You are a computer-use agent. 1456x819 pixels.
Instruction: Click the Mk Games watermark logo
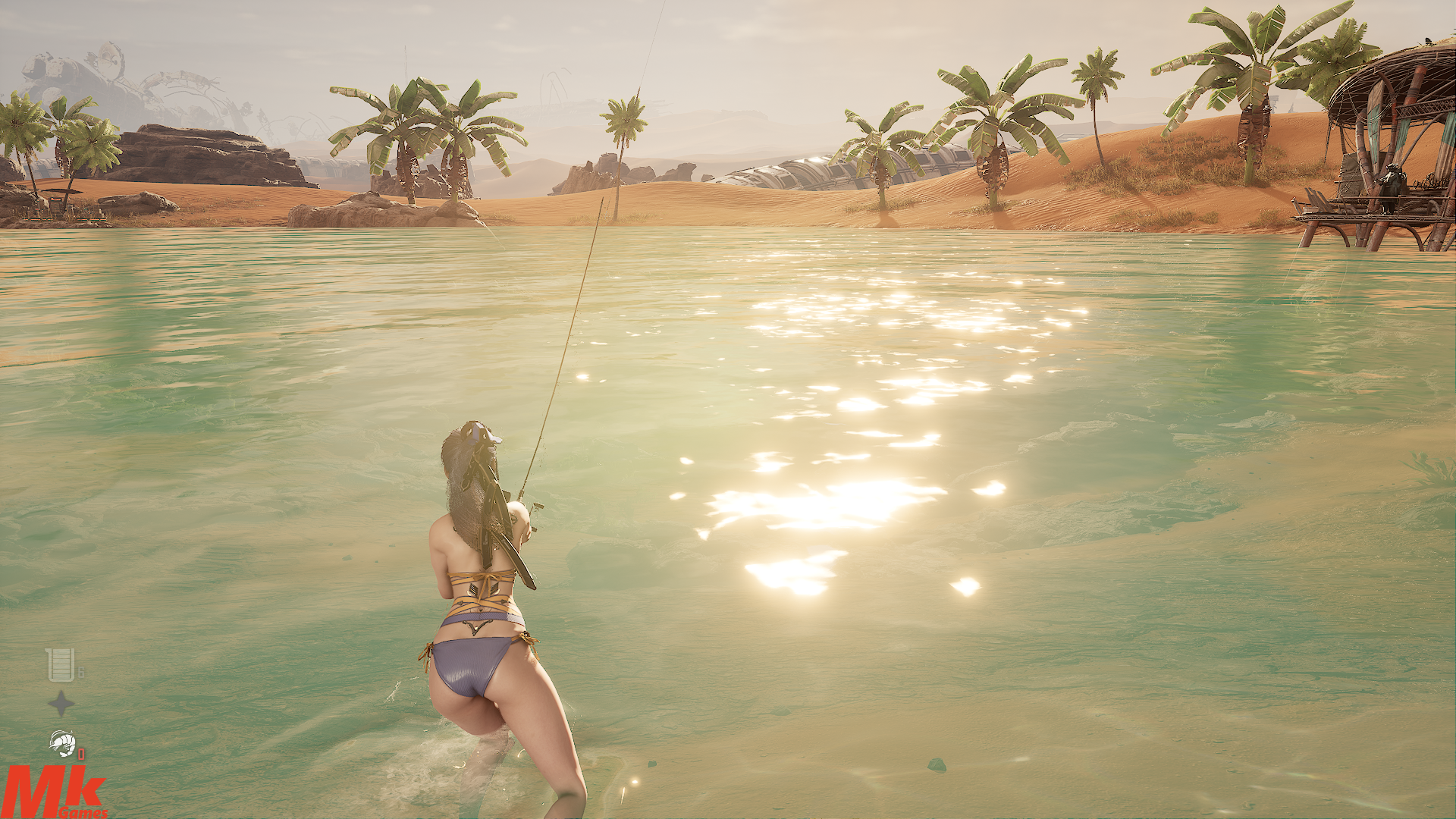55,792
